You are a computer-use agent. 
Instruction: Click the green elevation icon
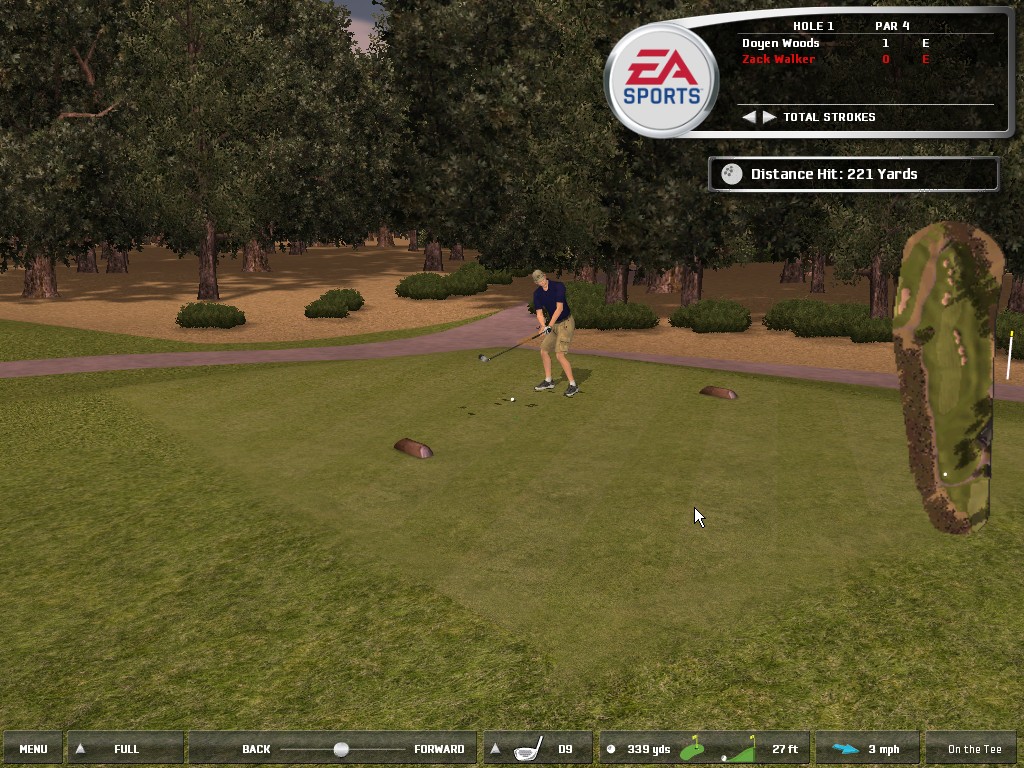tap(741, 749)
